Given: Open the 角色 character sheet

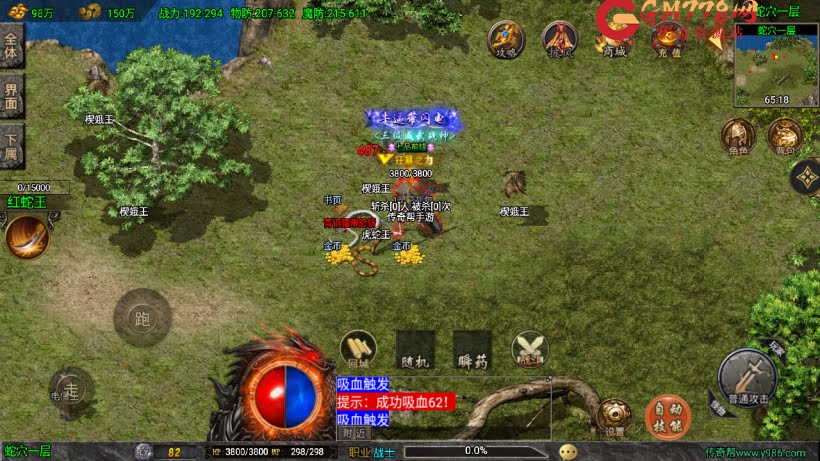Looking at the screenshot, I should pyautogui.click(x=738, y=135).
